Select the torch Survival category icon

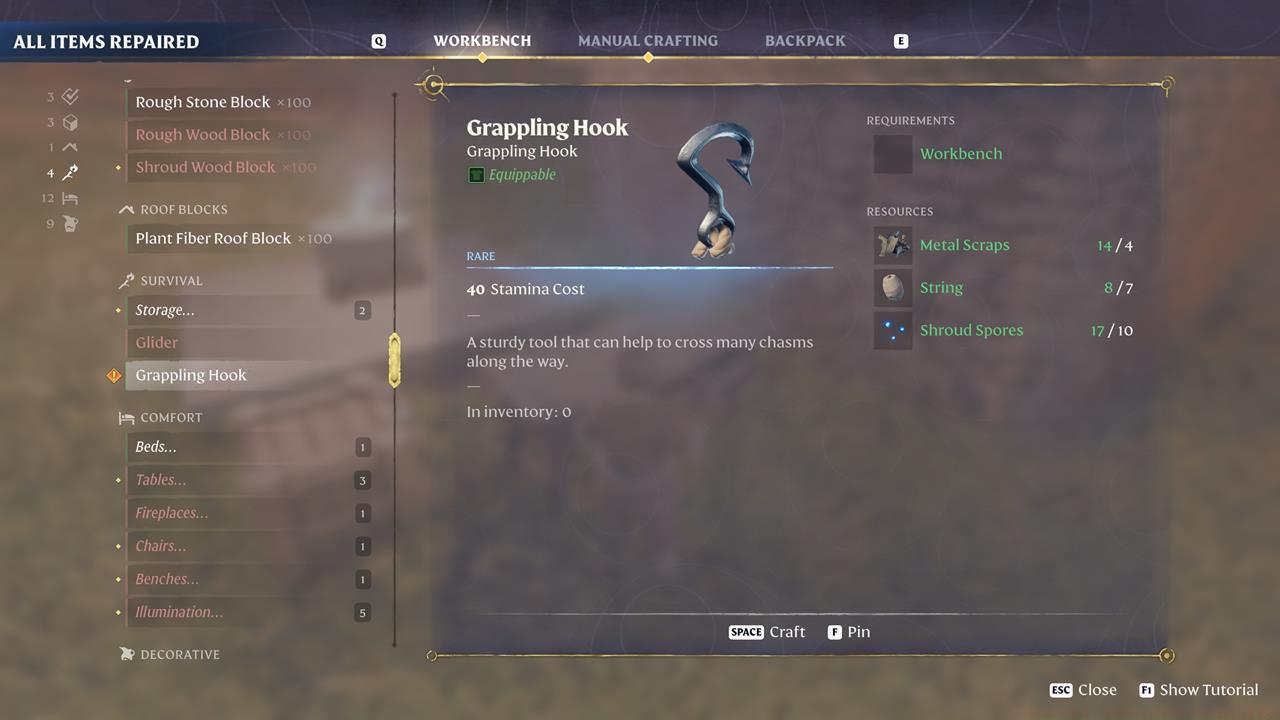(68, 172)
